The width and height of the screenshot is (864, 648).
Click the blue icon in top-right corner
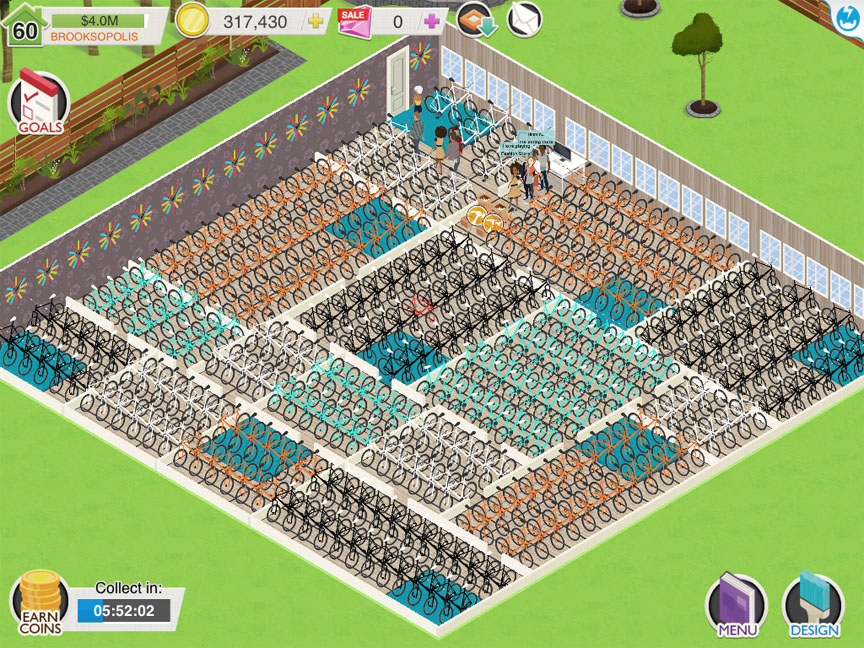[850, 13]
